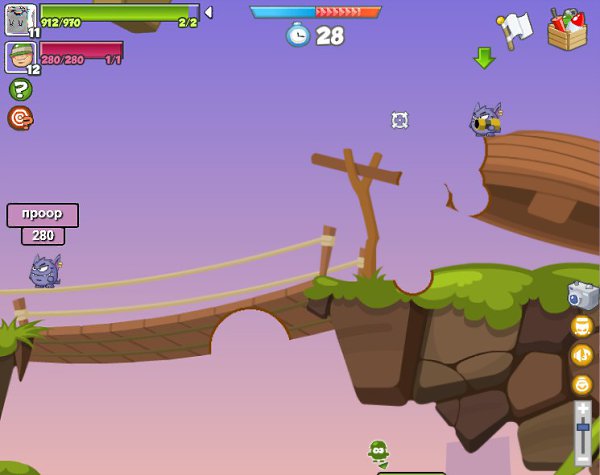
Task: Select the green-cap soldier portrait
Action: [20, 56]
